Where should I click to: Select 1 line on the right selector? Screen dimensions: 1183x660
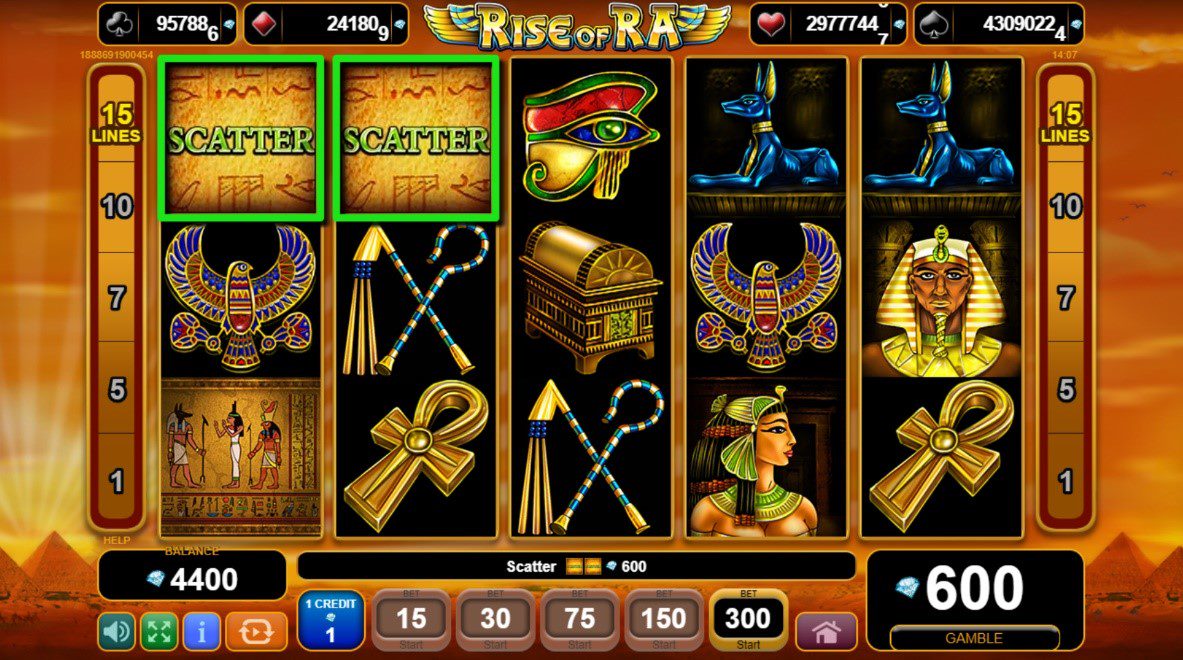tap(1066, 482)
